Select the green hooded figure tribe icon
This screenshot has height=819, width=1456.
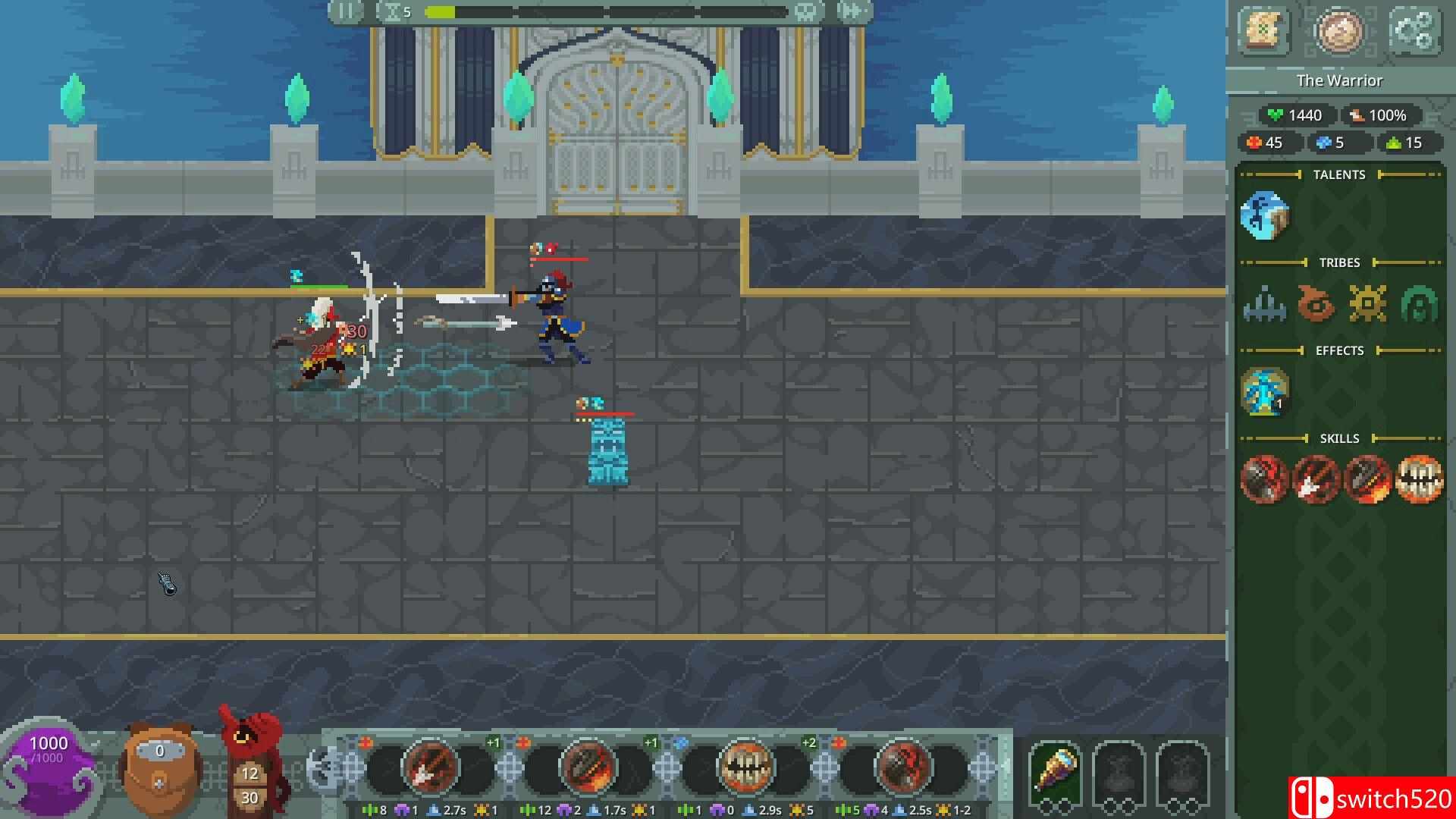[x=1419, y=304]
